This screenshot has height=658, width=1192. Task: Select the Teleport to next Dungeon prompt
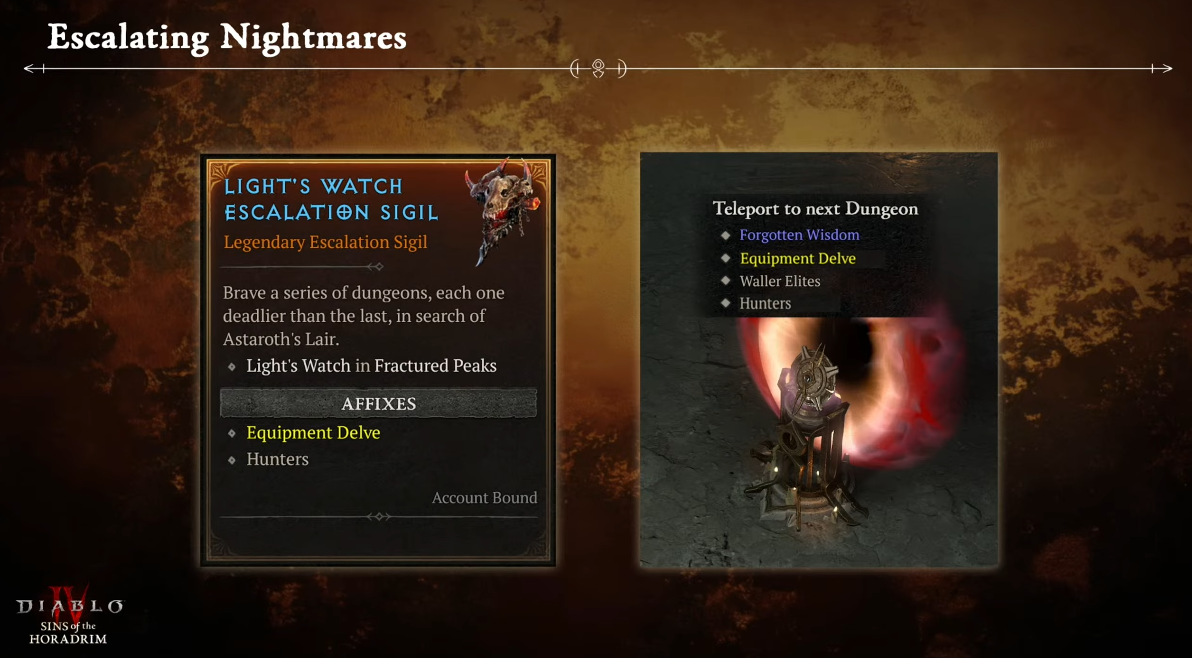(x=815, y=209)
